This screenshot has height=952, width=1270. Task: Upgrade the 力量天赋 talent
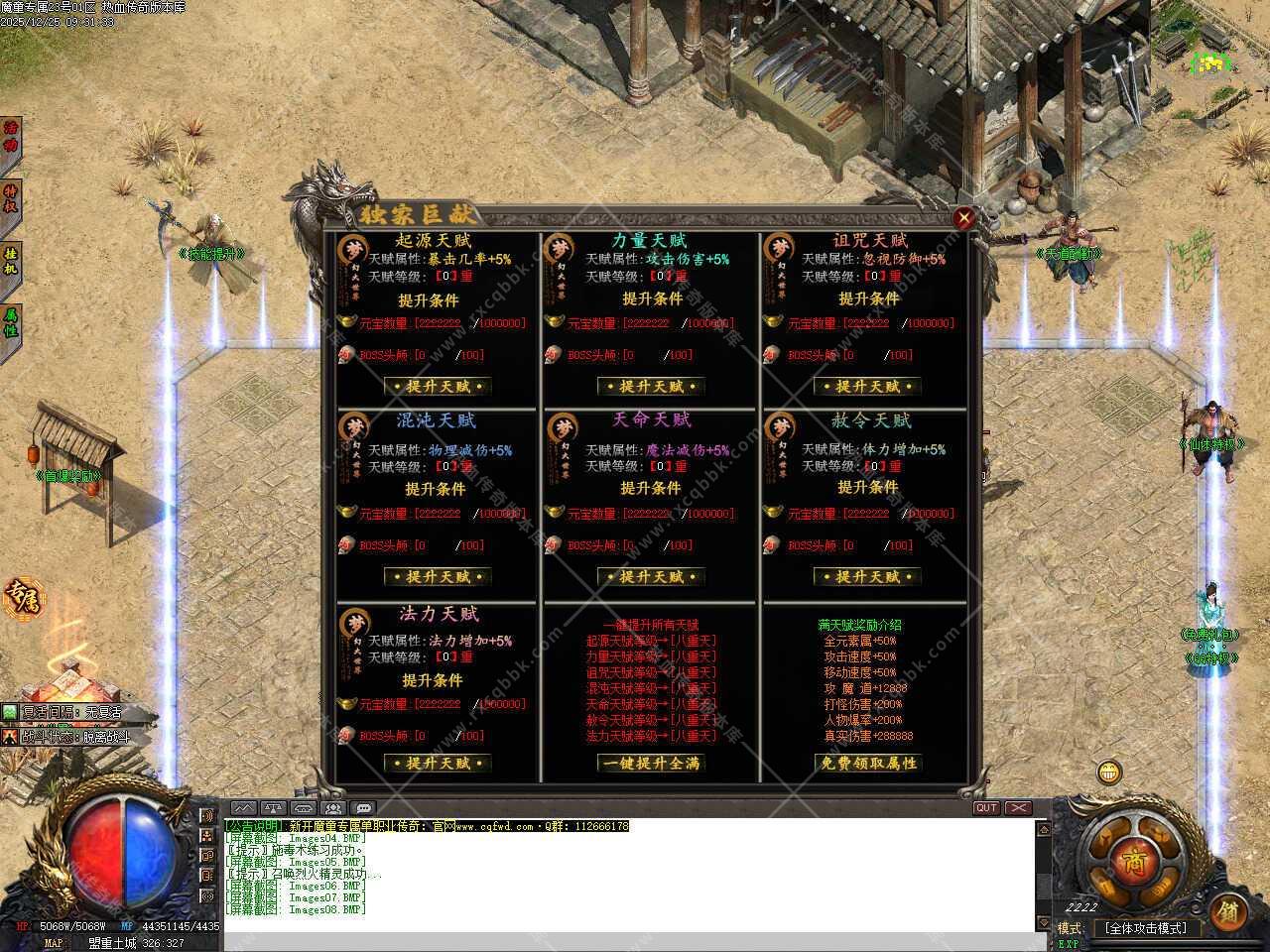tap(652, 386)
